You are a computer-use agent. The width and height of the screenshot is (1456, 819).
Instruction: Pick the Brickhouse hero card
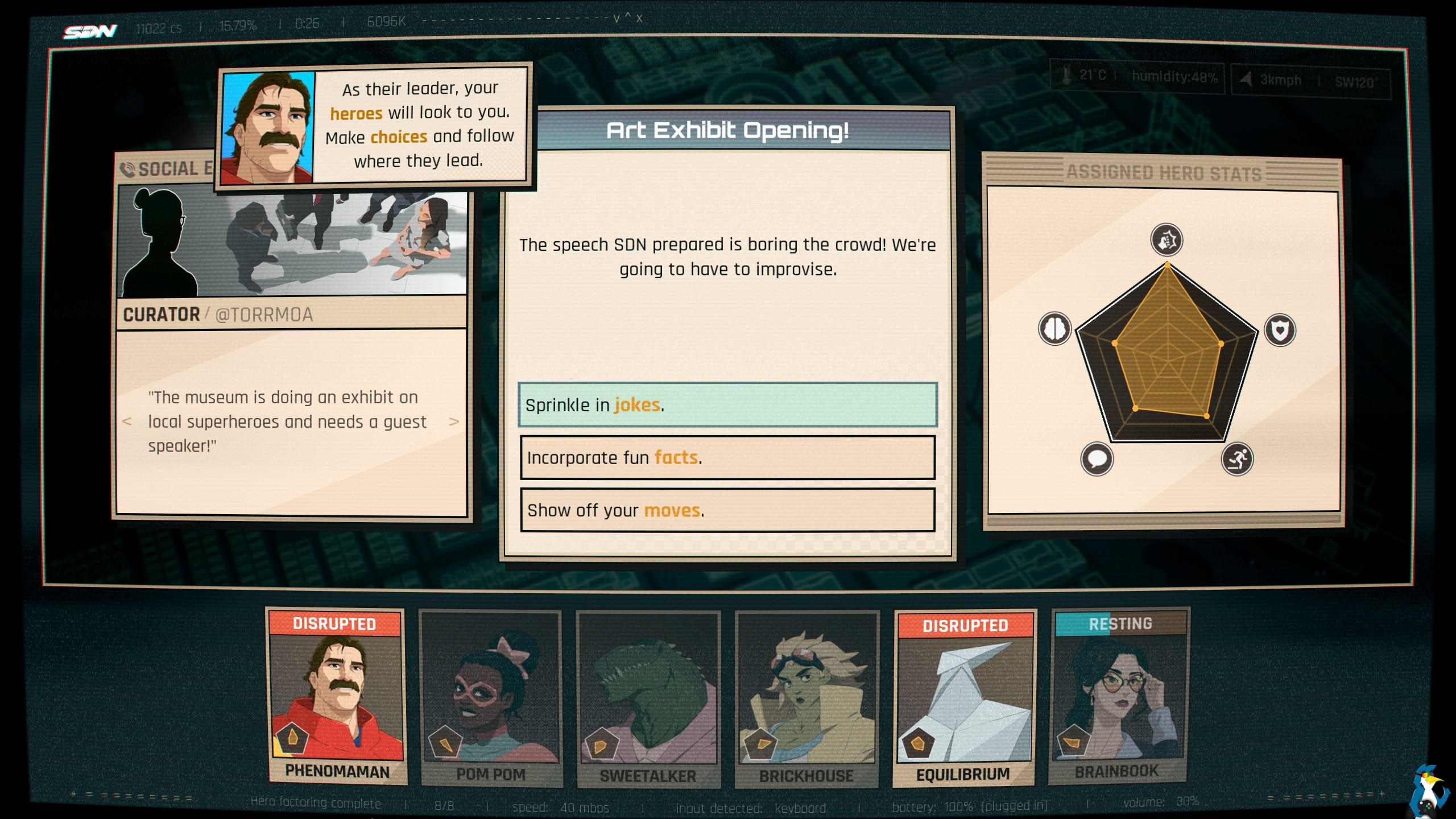pos(806,700)
